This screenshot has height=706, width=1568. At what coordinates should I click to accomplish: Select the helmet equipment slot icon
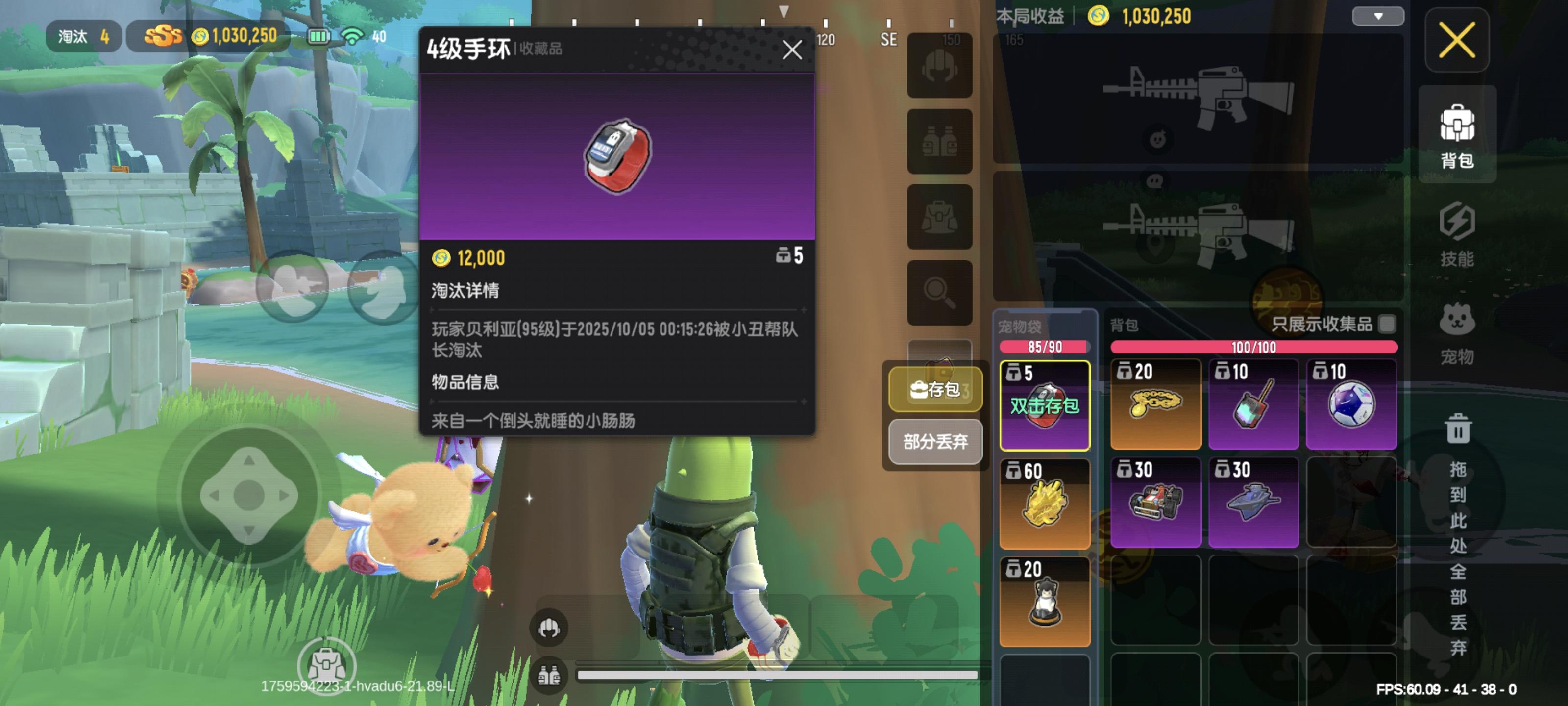pyautogui.click(x=940, y=67)
